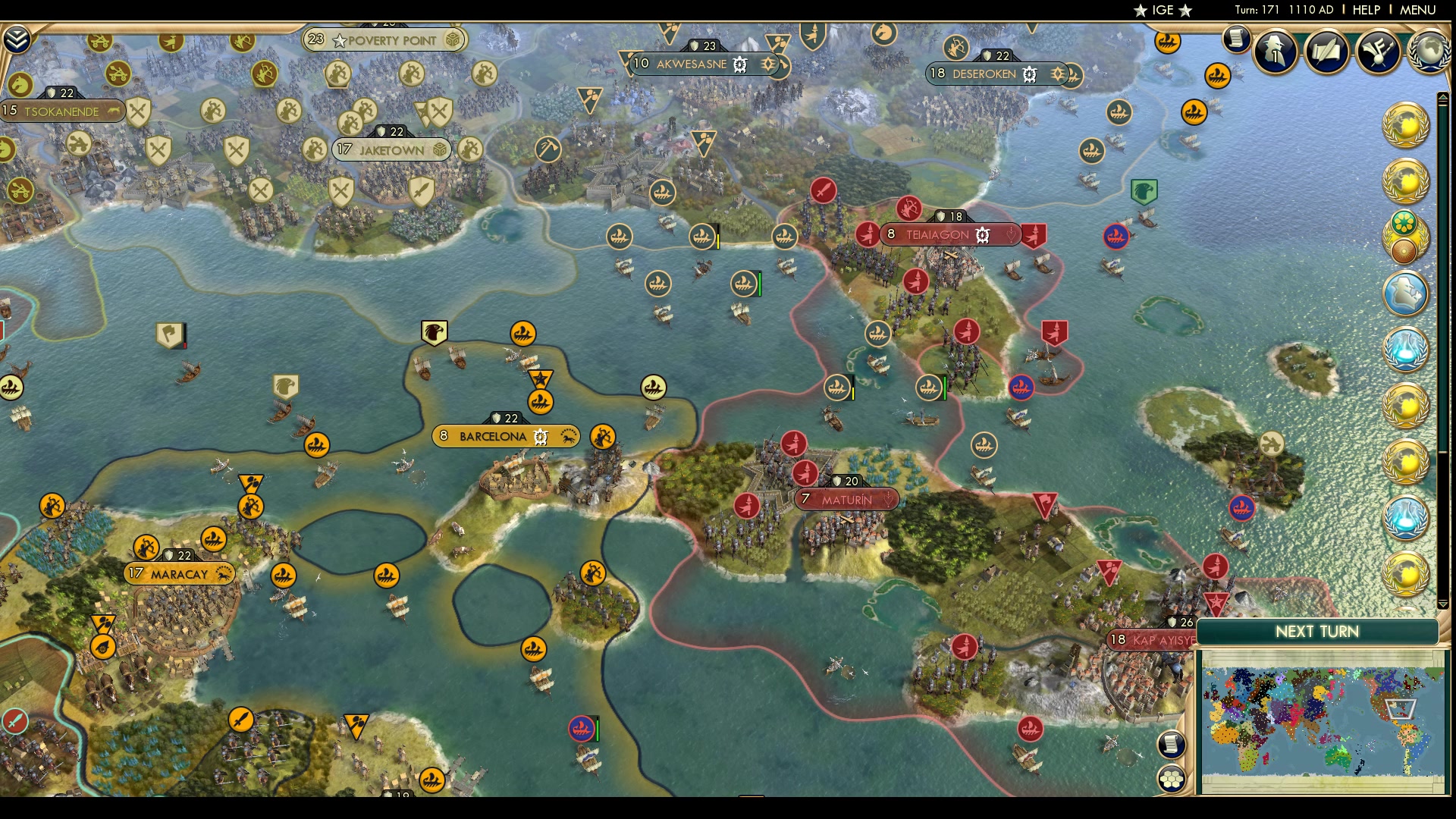
Task: Click the spy notification bubble on right edge
Action: click(1407, 293)
